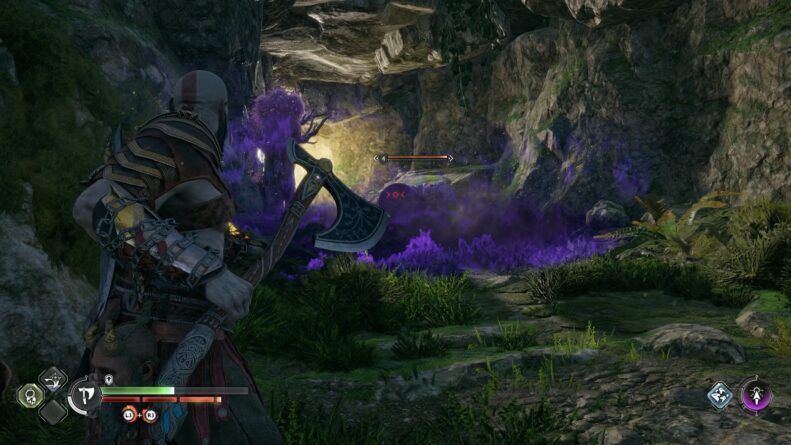Trigger the blue diamond runic summon icon
The image size is (791, 445).
tap(721, 394)
